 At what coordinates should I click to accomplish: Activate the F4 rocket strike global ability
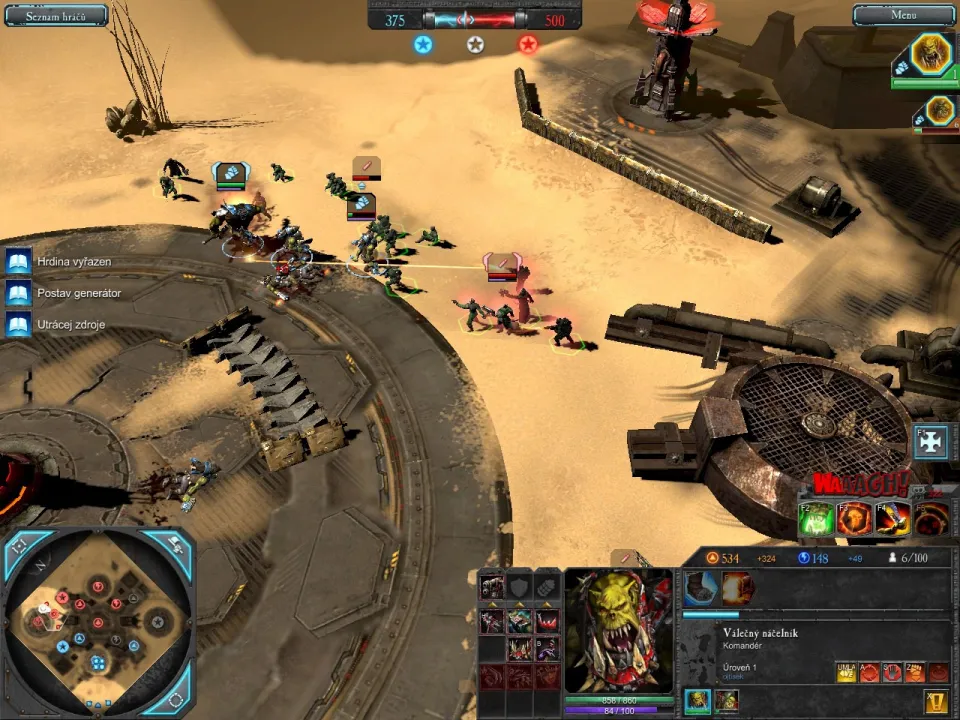pos(894,518)
